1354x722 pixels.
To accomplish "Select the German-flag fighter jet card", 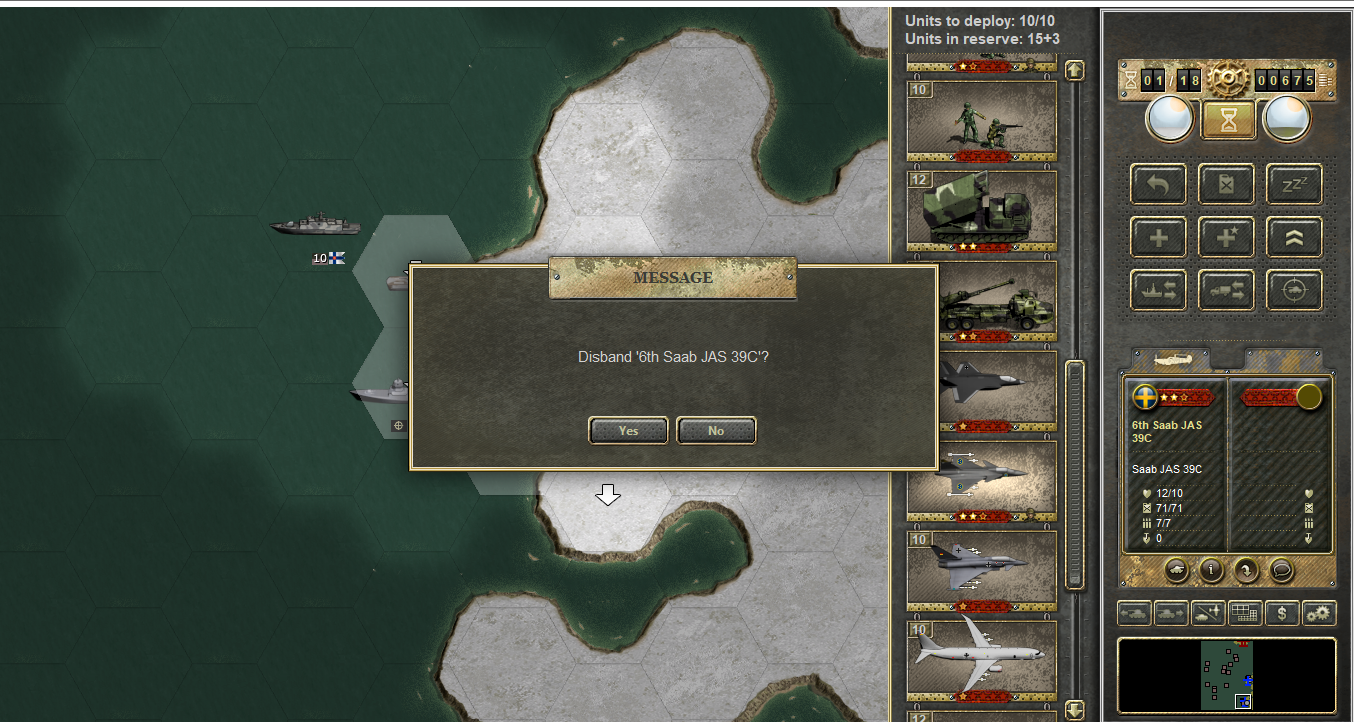I will (x=981, y=570).
